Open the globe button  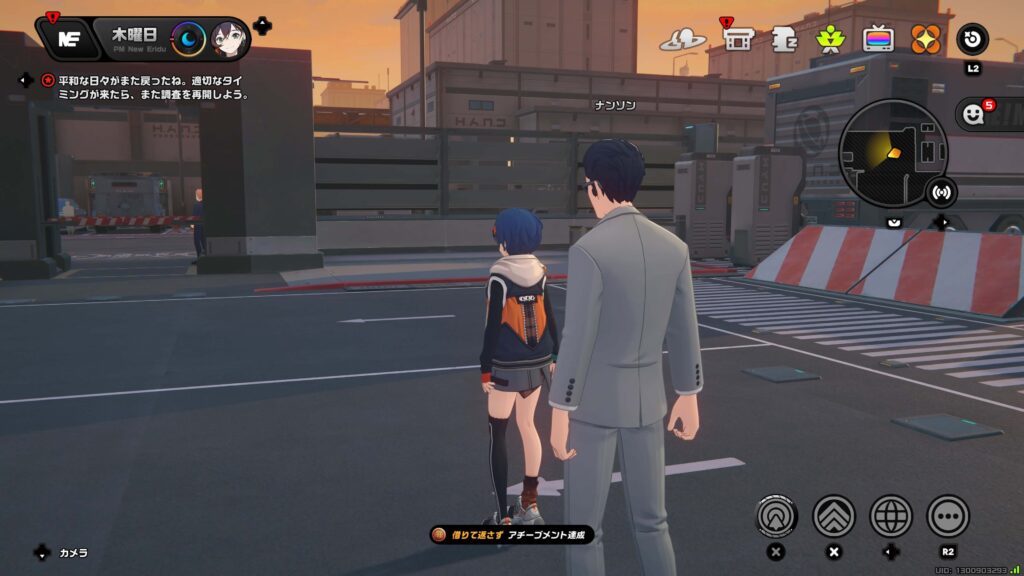(x=891, y=516)
